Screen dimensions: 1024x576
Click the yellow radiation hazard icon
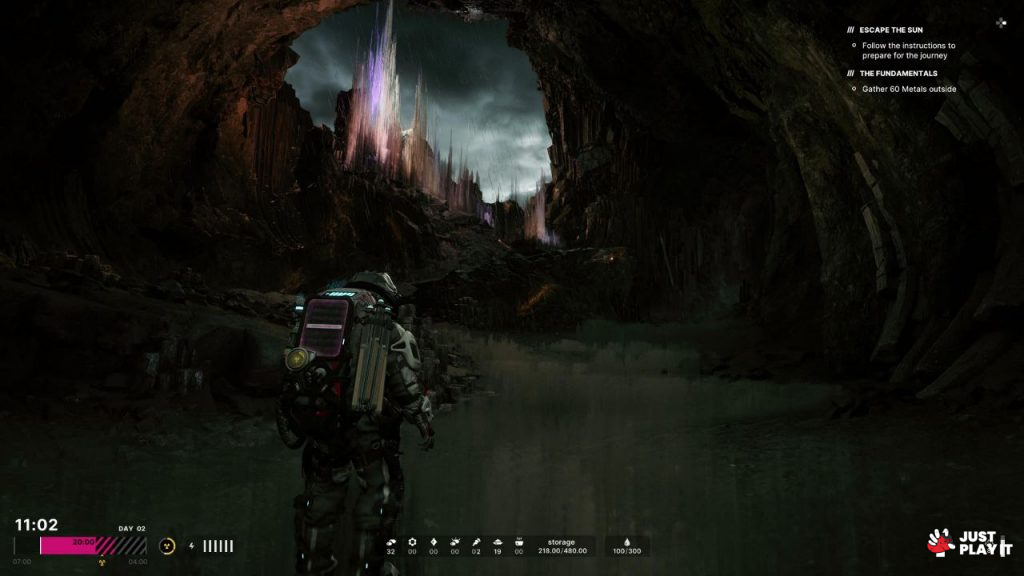point(168,546)
